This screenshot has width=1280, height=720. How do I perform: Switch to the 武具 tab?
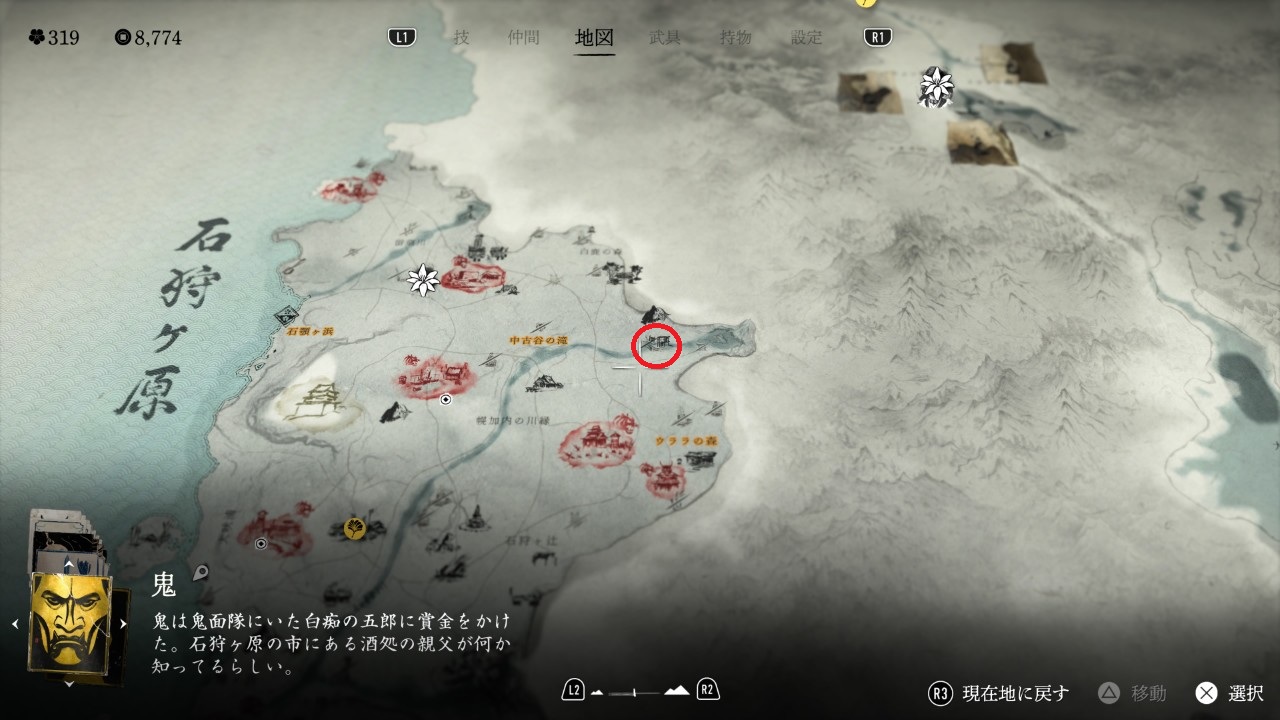pos(665,38)
